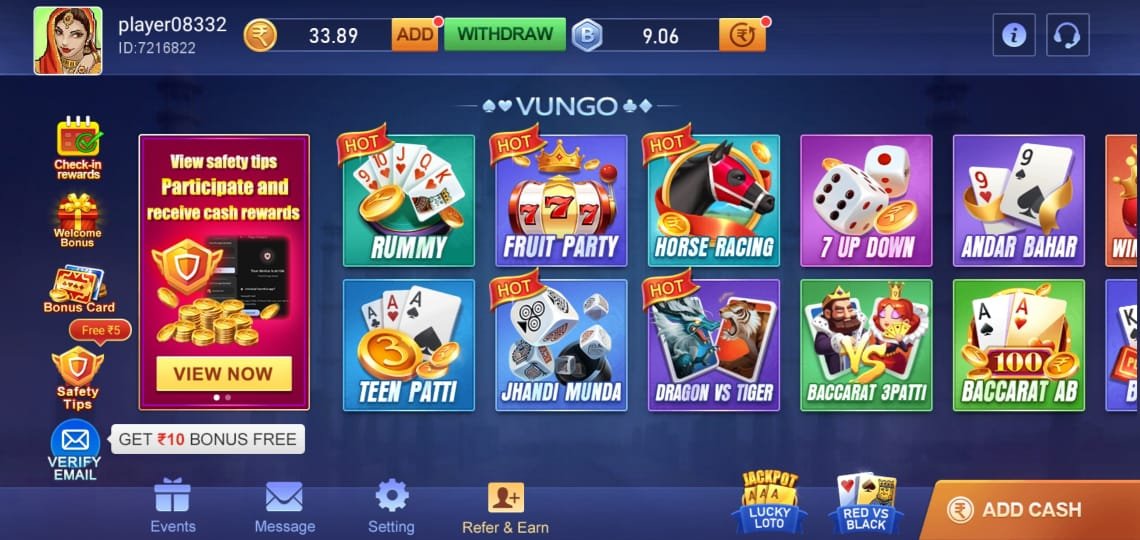
Task: Open the Safety Tips shield icon
Action: coord(77,376)
